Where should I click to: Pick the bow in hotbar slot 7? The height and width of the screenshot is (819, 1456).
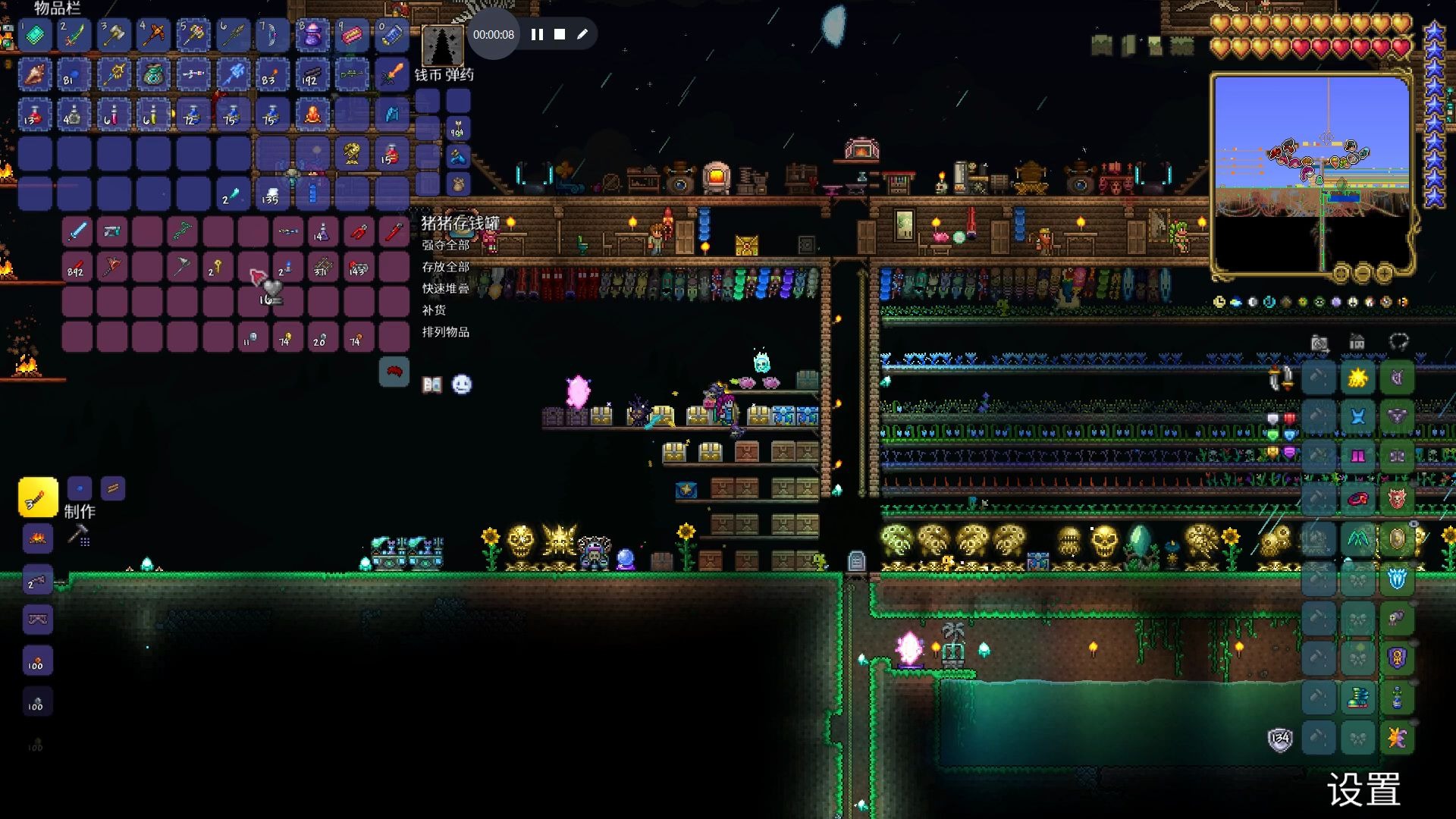click(x=271, y=34)
